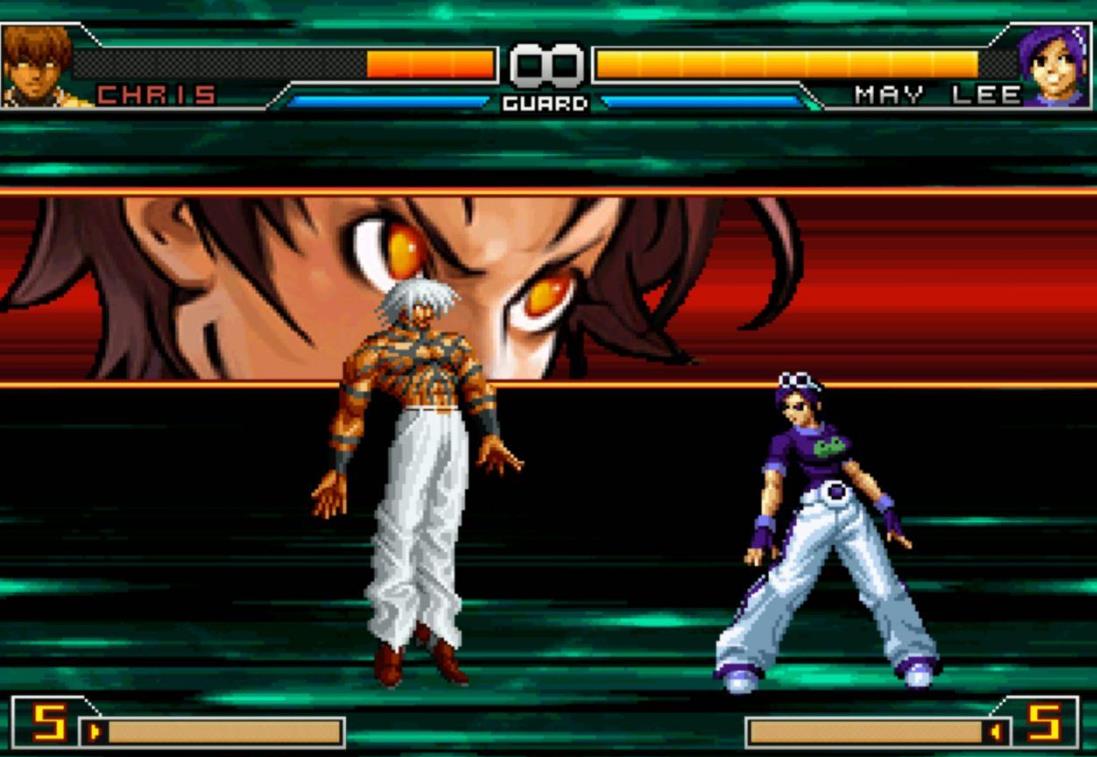Select May Lee's character portrait
The width and height of the screenshot is (1097, 757).
click(x=1054, y=66)
